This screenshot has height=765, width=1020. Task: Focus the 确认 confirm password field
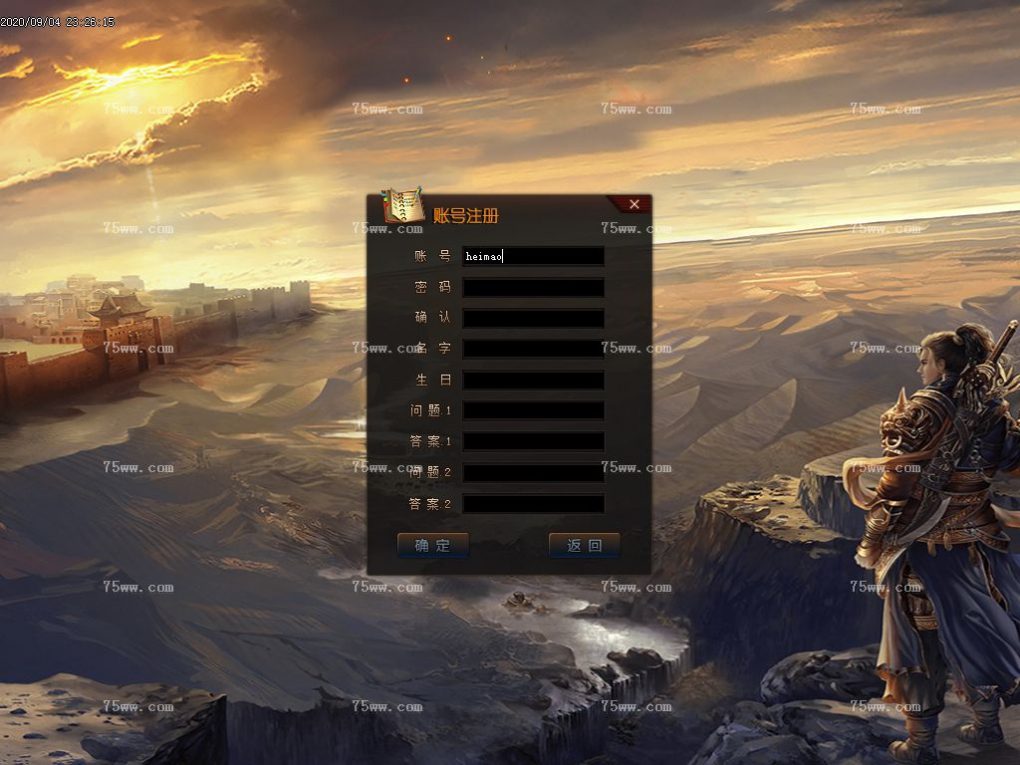[533, 318]
